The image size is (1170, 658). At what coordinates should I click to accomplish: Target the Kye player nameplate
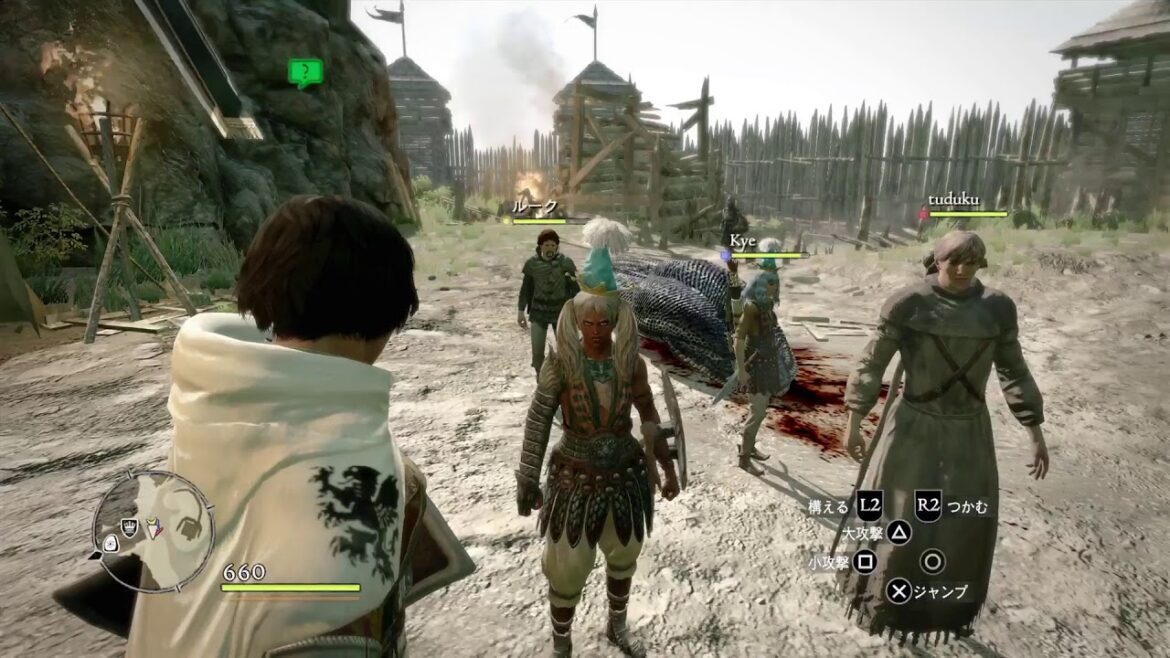741,243
